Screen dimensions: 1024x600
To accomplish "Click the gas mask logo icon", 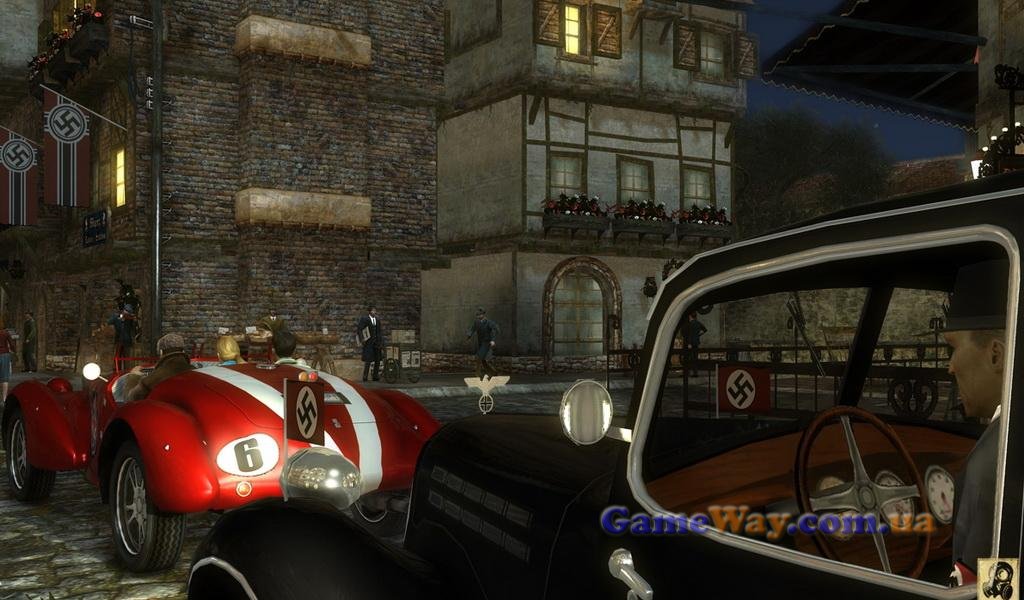I will pyautogui.click(x=997, y=579).
